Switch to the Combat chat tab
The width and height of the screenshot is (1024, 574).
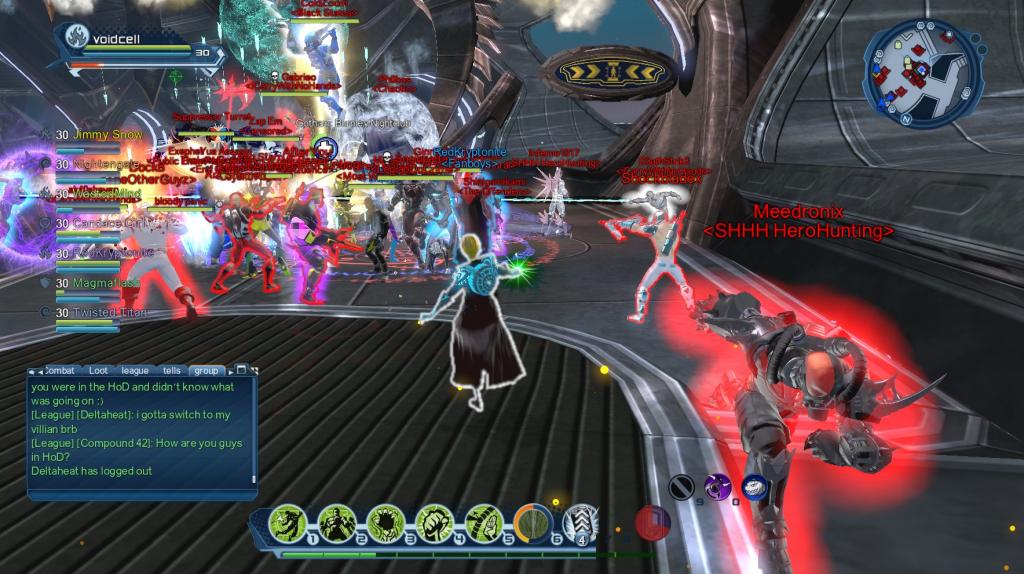coord(62,370)
